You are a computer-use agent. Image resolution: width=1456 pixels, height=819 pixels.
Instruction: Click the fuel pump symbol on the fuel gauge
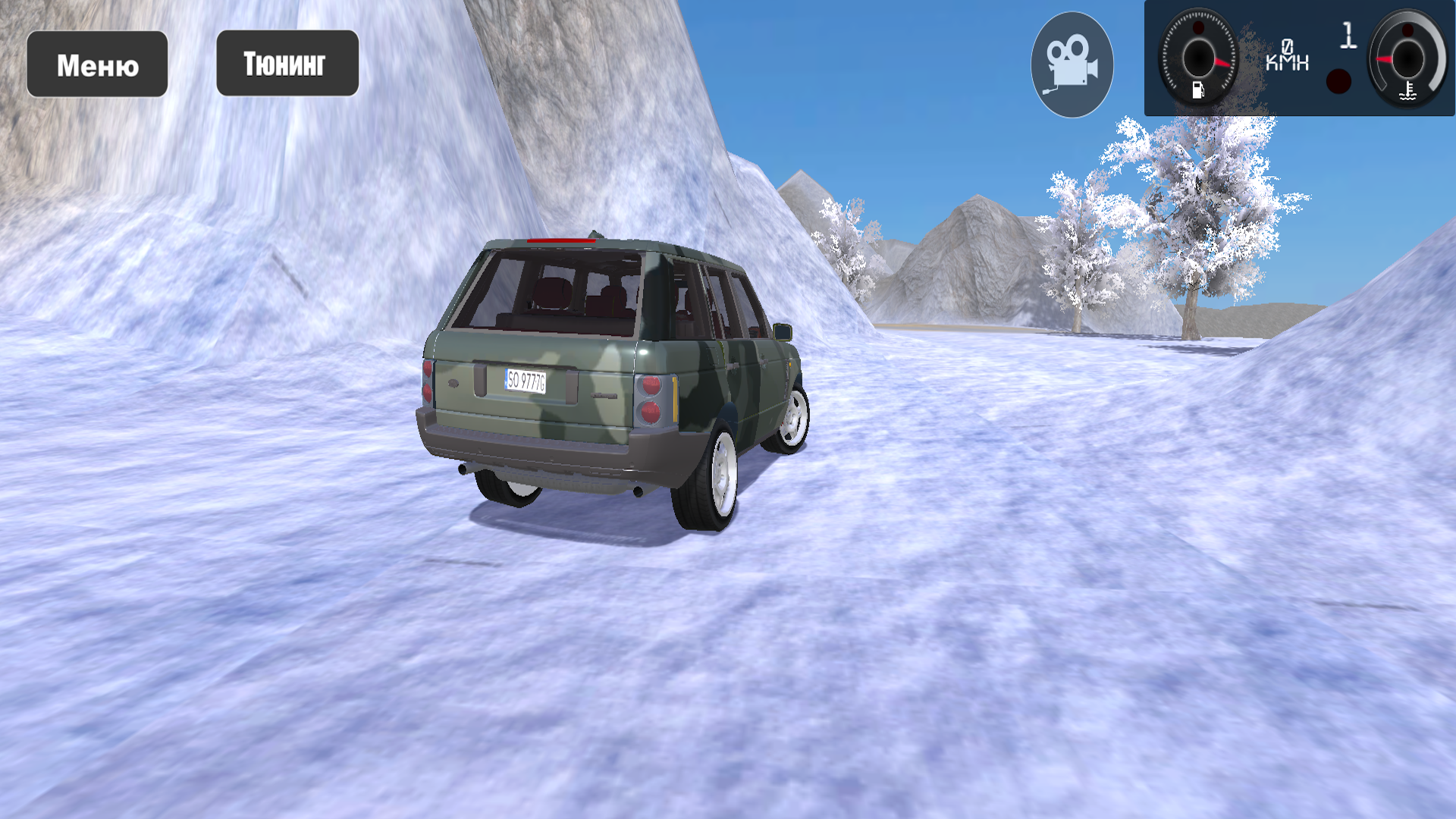(1200, 89)
